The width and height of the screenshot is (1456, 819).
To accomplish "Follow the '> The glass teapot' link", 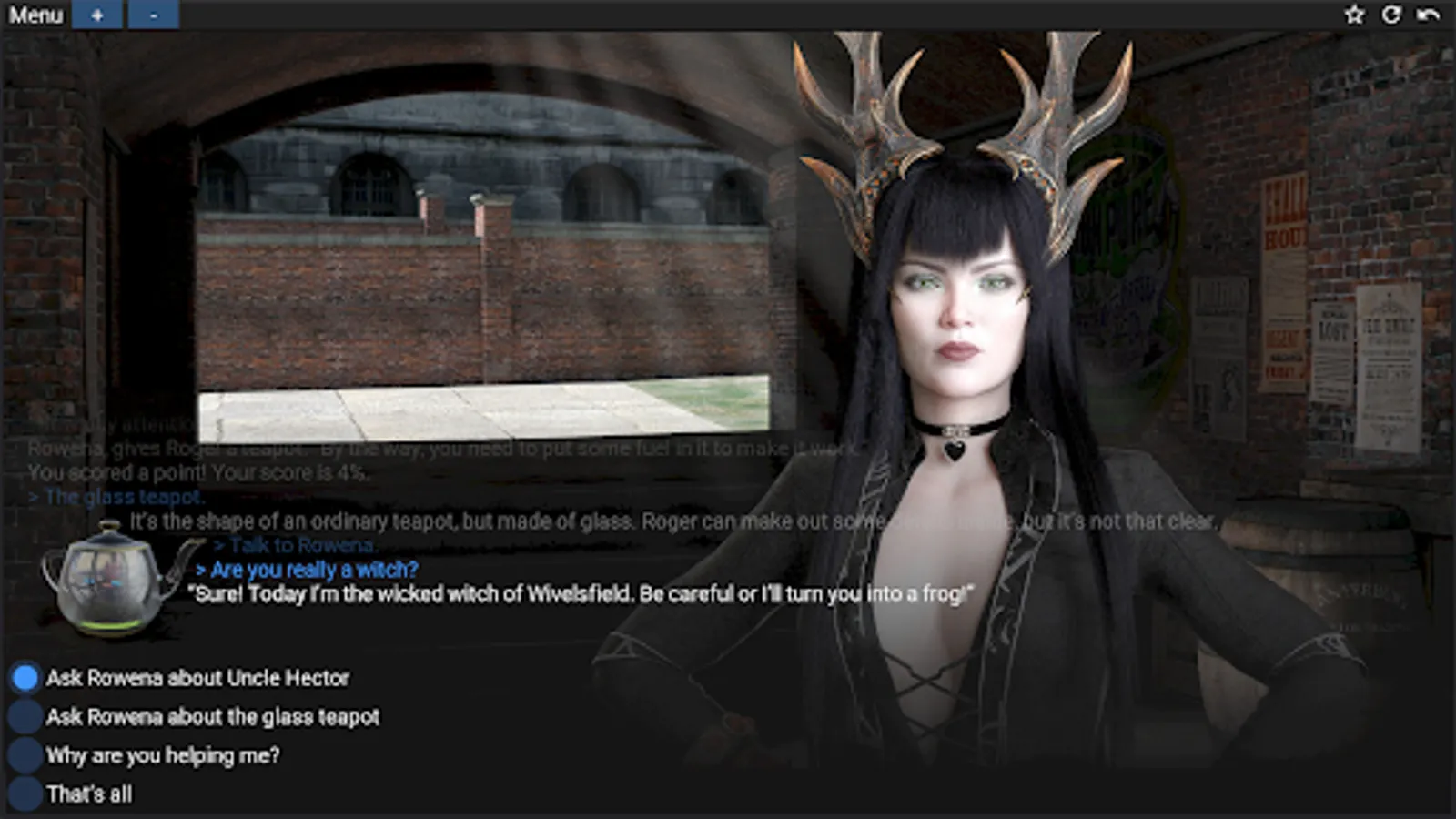I will coord(118,497).
